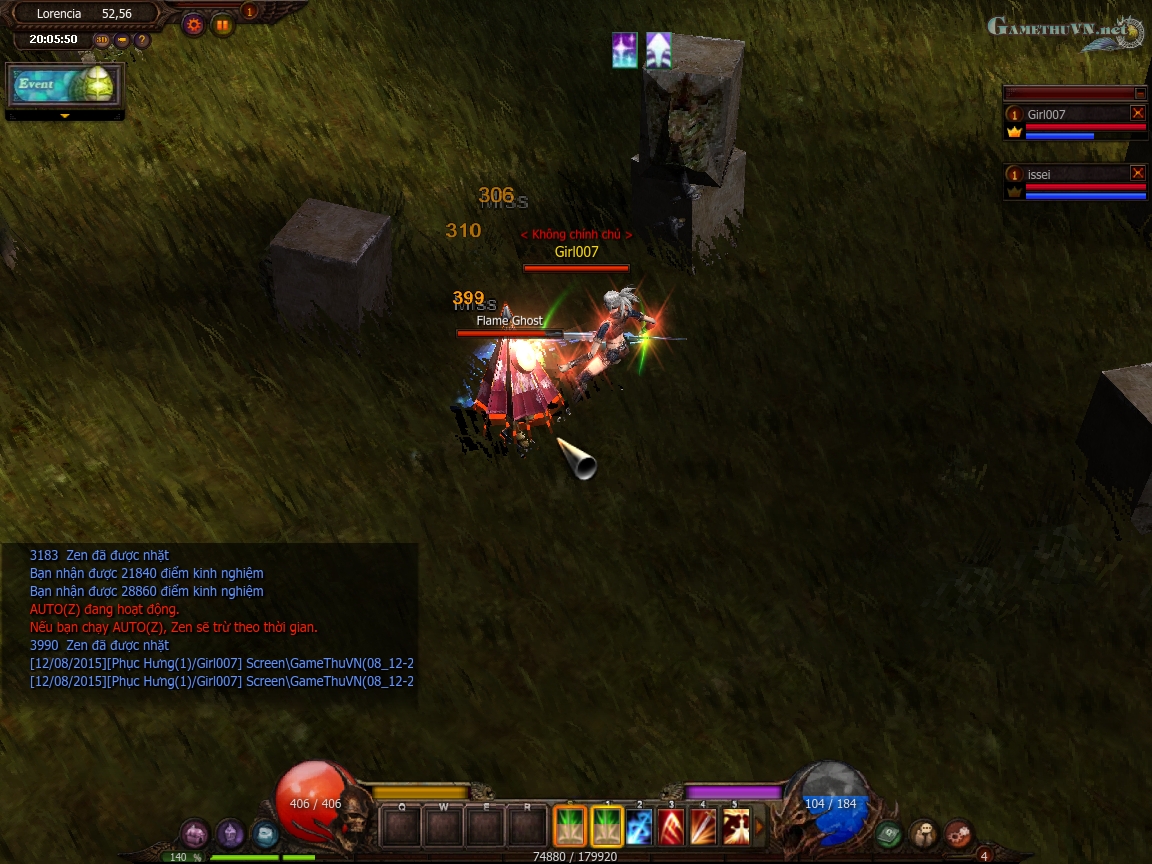
Task: Expand the arrow below the Event banner
Action: click(65, 116)
